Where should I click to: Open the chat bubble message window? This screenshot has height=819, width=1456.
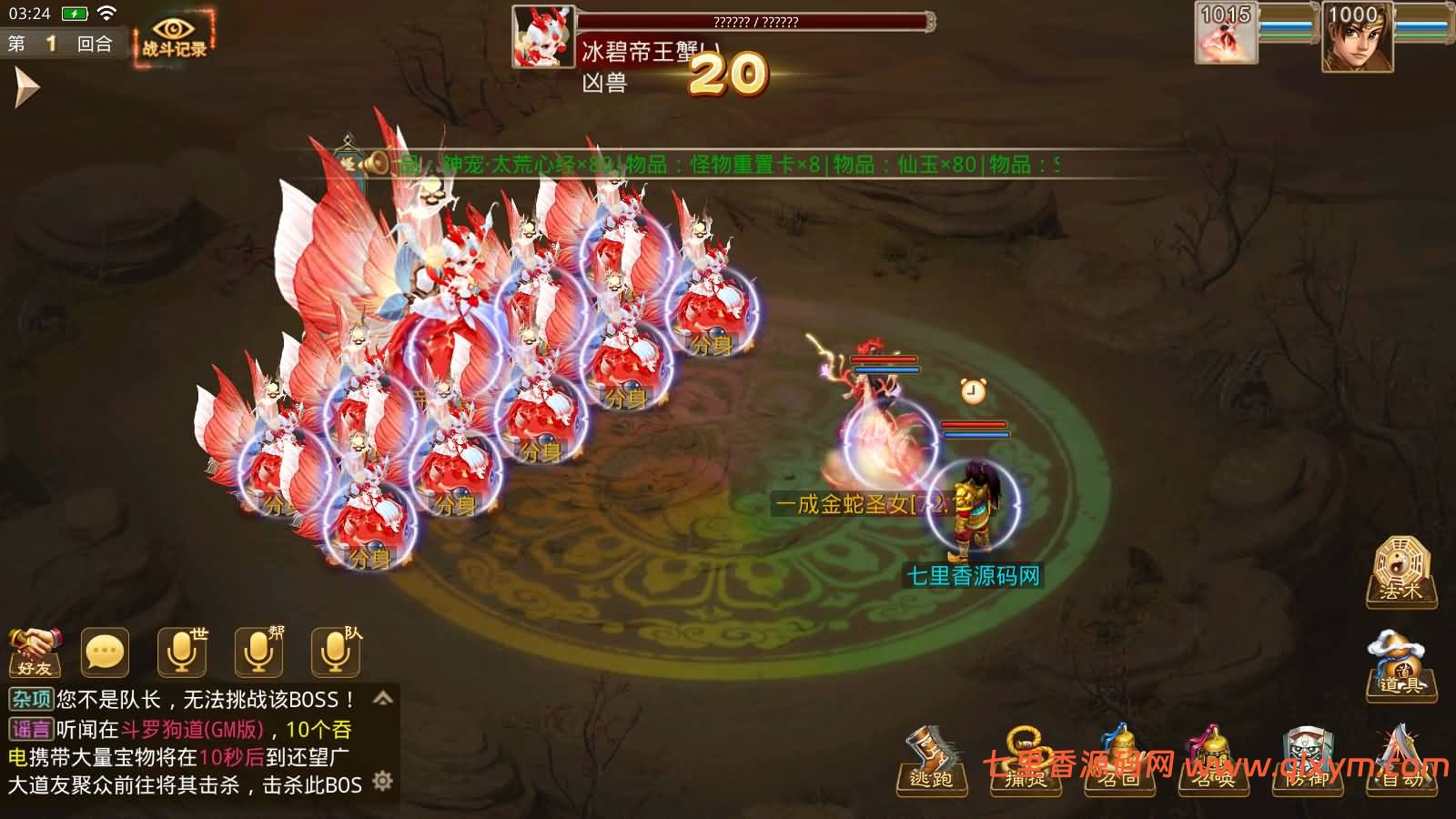(x=104, y=650)
